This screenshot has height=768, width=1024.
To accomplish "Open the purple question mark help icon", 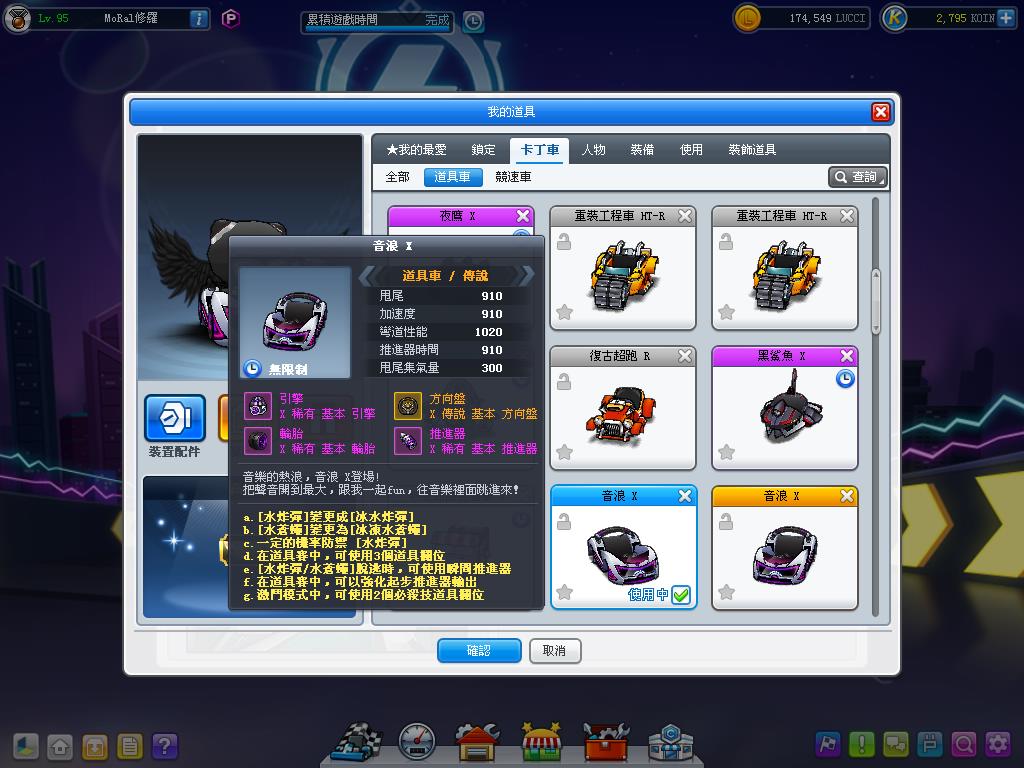I will [x=165, y=746].
